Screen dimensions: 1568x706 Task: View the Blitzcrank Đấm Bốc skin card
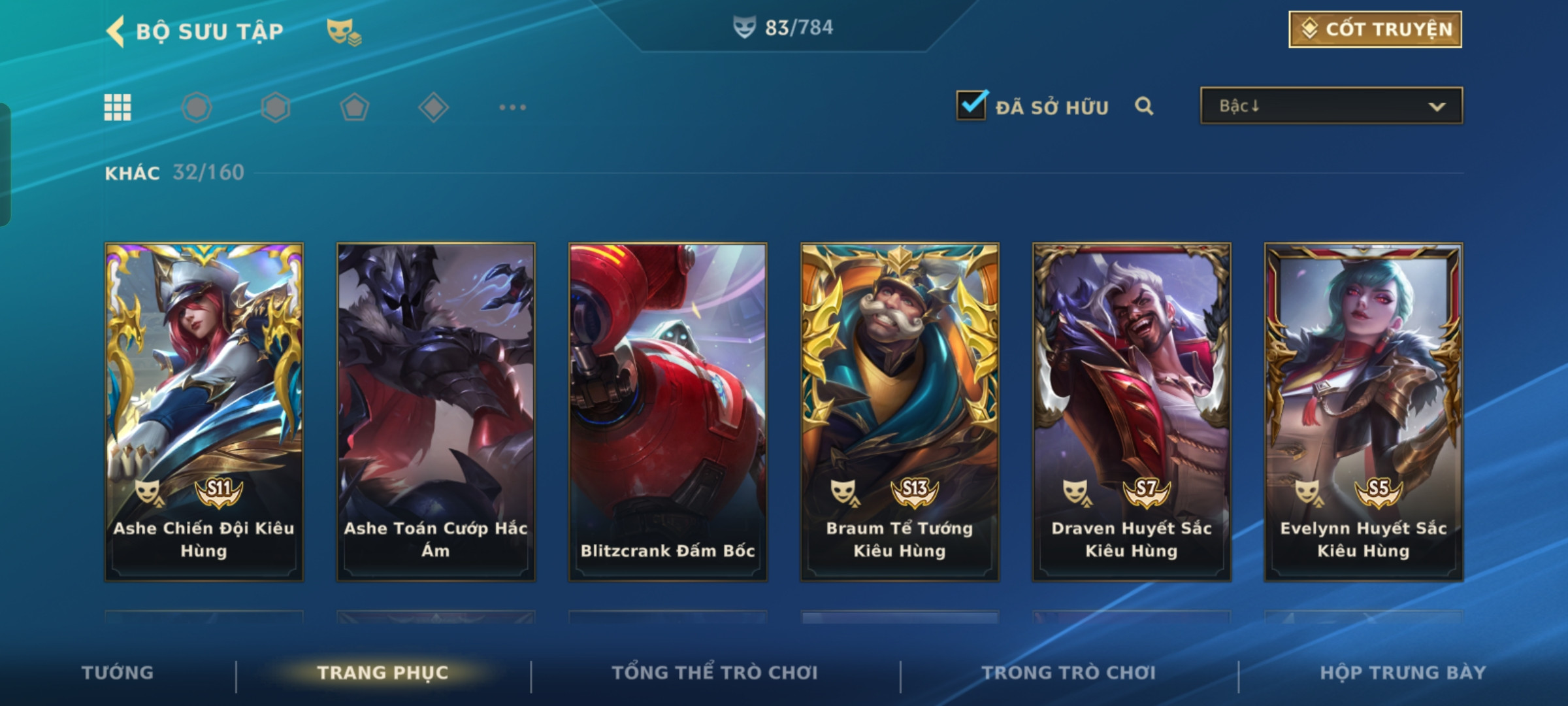coord(668,412)
